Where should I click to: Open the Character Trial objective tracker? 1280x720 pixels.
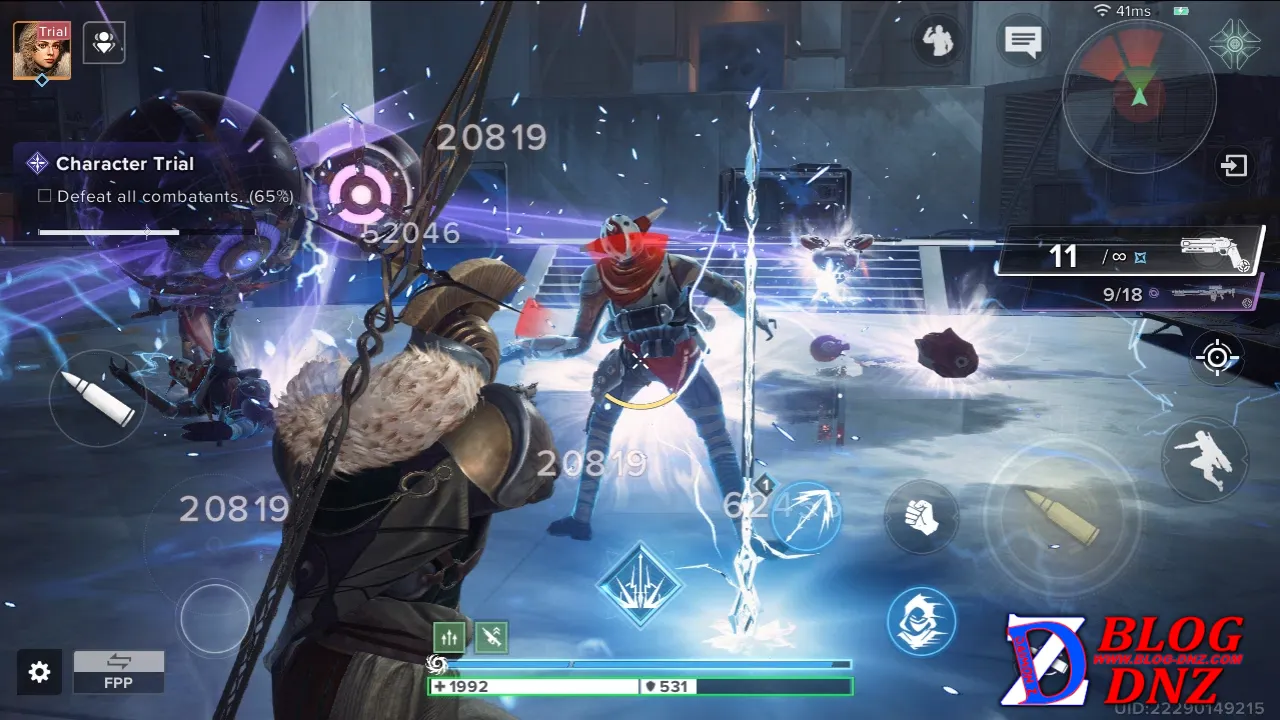tap(125, 164)
